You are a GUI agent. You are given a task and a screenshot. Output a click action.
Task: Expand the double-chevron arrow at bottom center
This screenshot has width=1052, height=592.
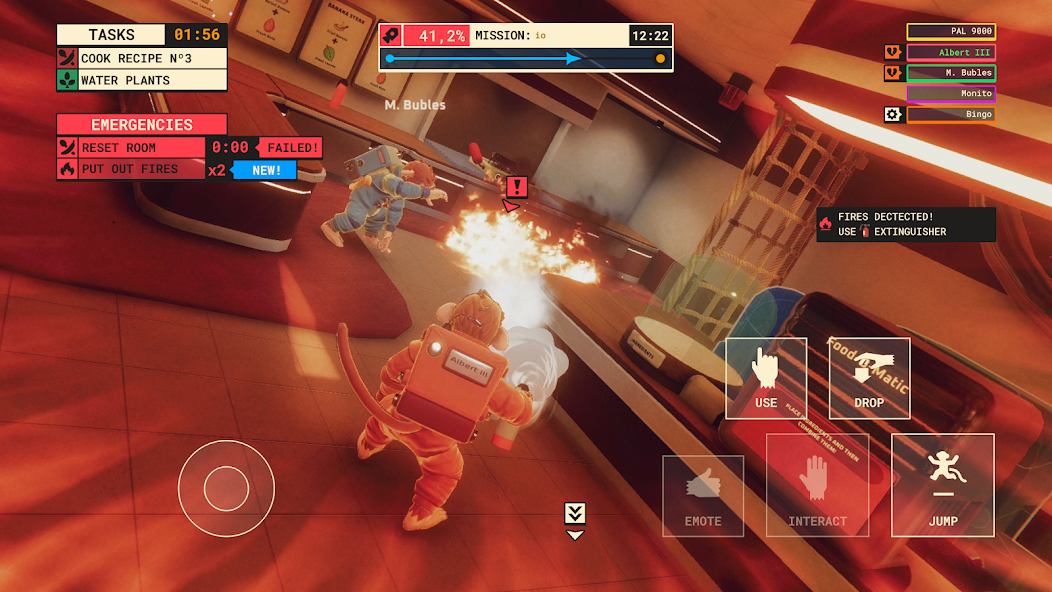[574, 516]
